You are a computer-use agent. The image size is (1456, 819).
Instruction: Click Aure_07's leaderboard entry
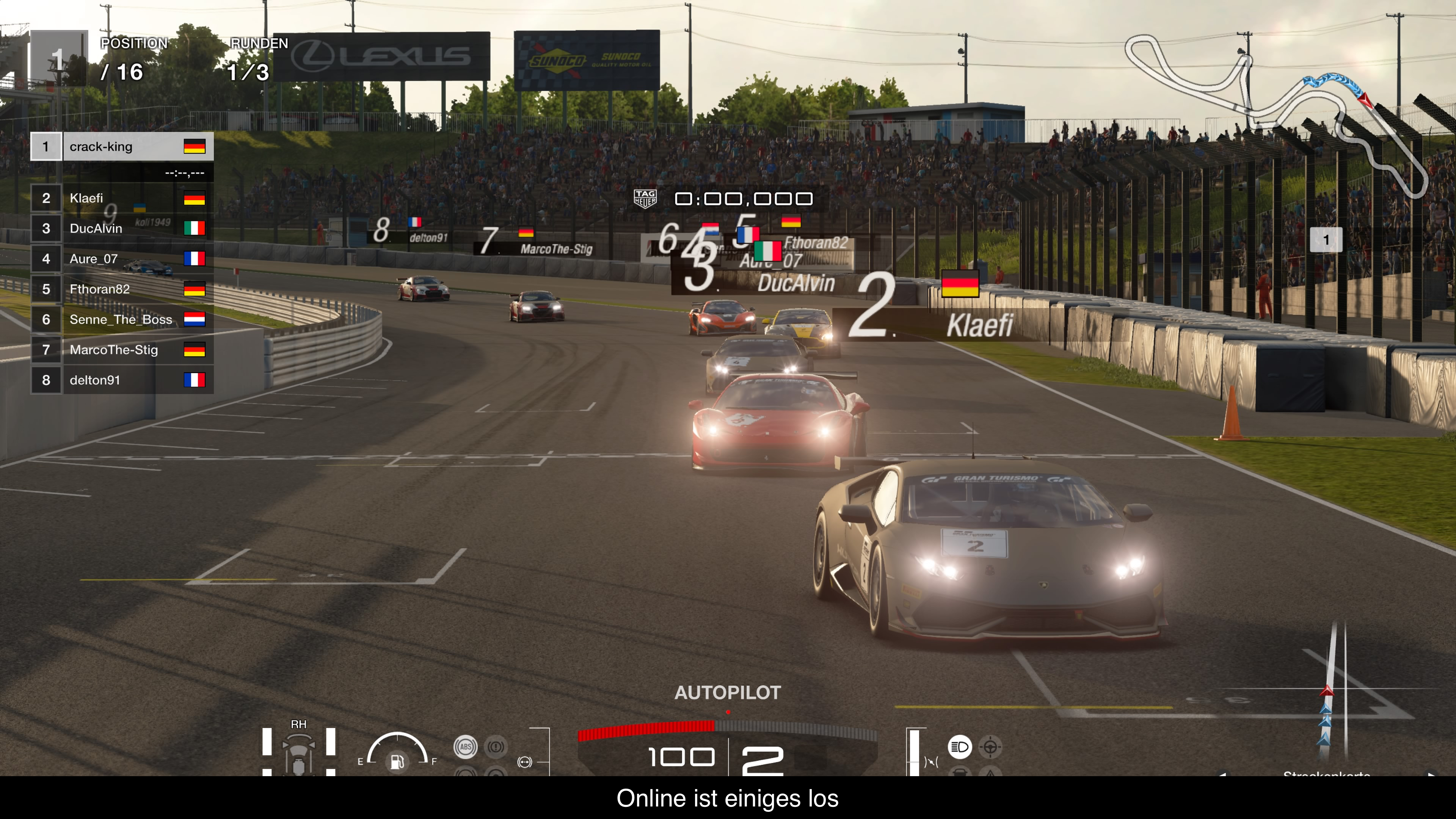pos(121,259)
